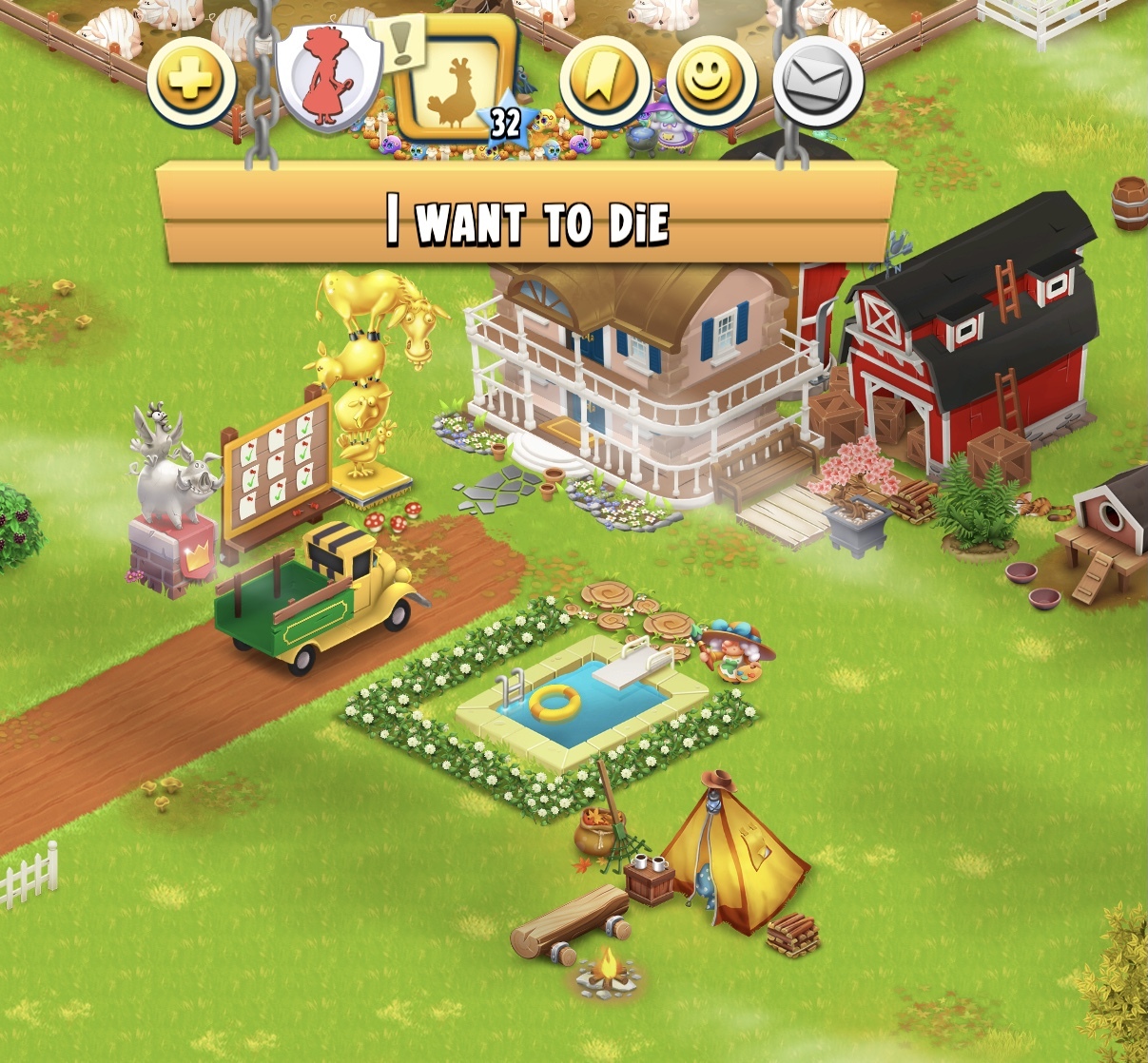
Task: Open the envelope mail button
Action: tap(818, 83)
